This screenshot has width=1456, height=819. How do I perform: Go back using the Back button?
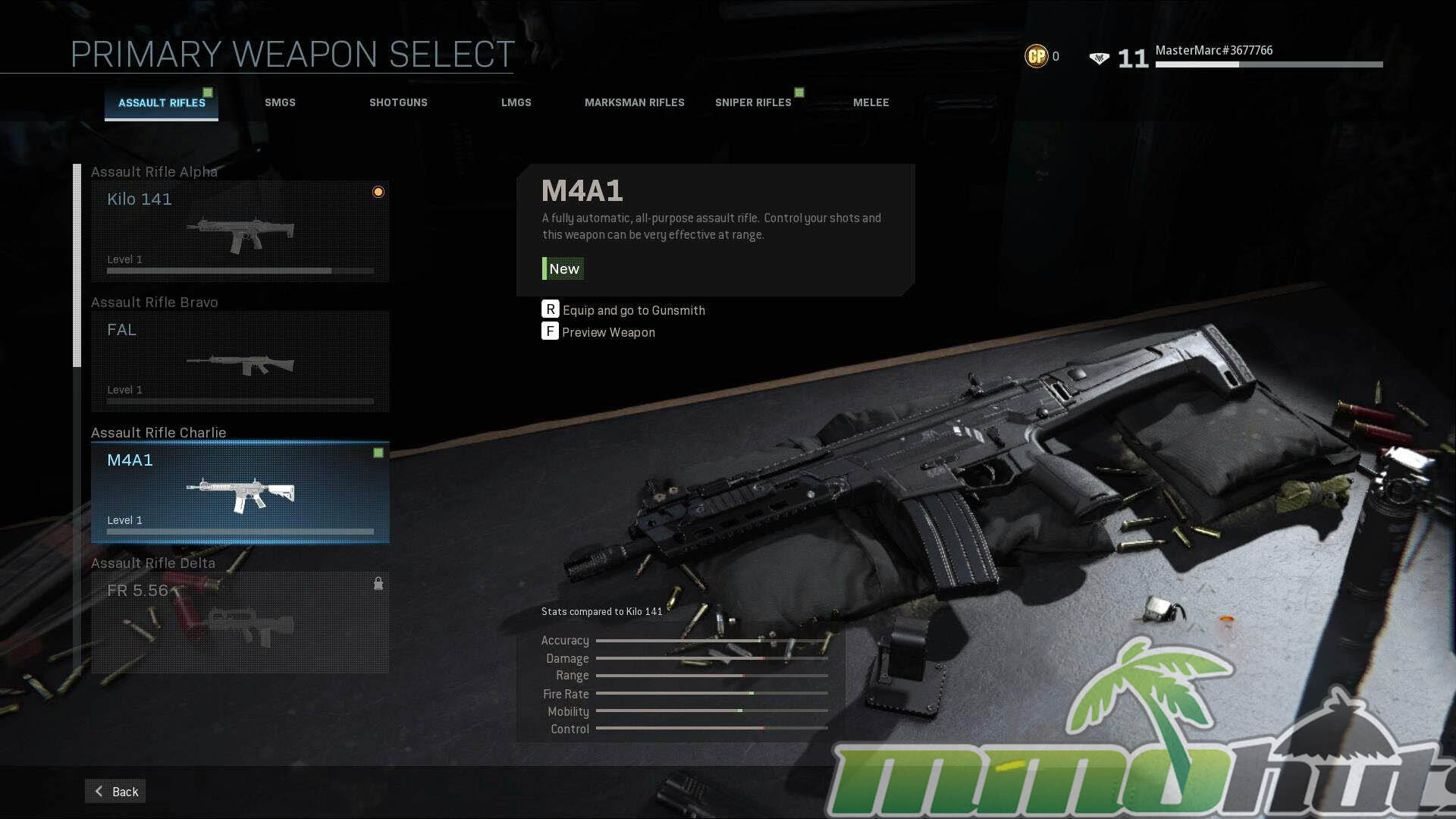click(115, 791)
